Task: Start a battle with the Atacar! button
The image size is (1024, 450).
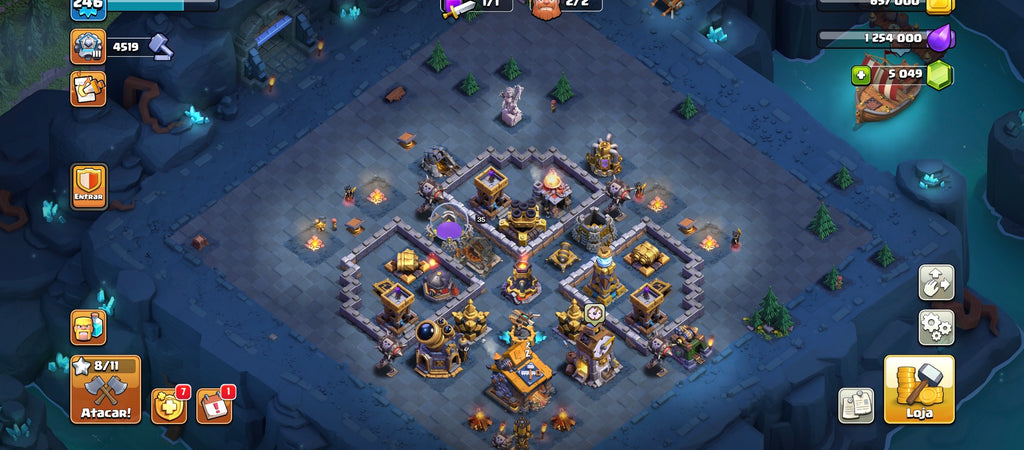Action: pyautogui.click(x=105, y=390)
